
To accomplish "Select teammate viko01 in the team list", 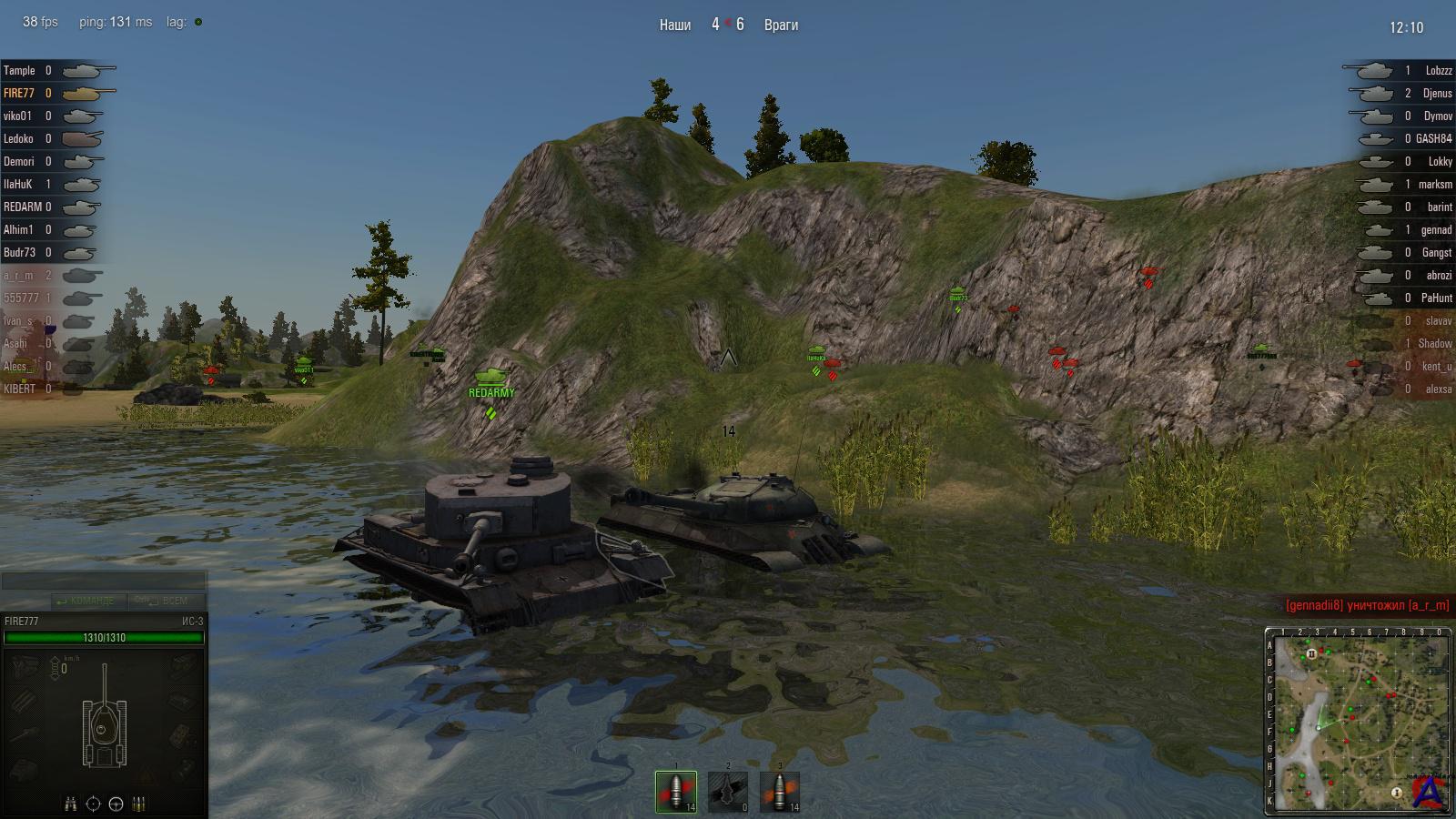I will [x=18, y=116].
